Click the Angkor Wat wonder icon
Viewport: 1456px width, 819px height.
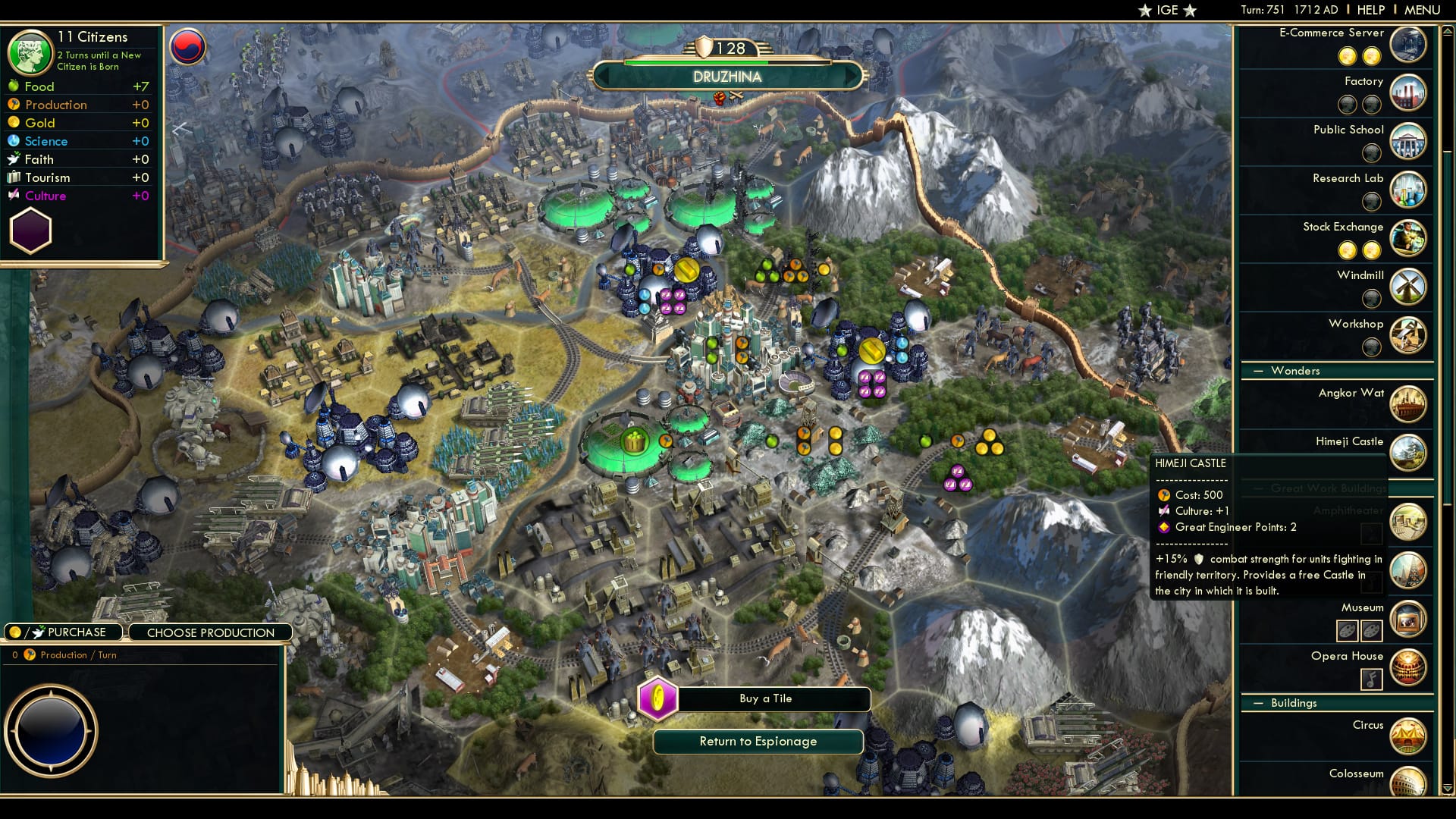coord(1408,404)
